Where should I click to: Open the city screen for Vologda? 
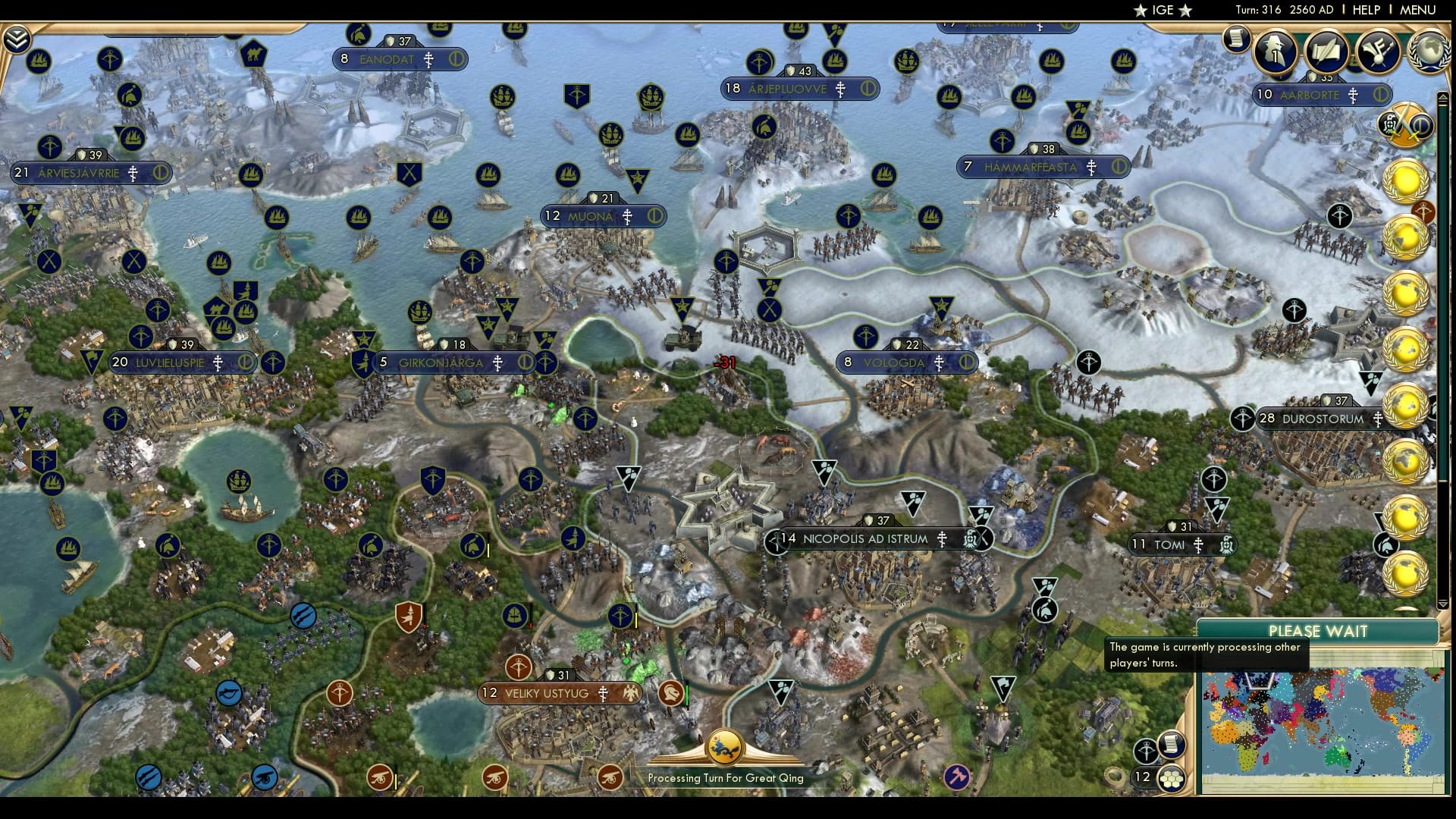pos(893,362)
